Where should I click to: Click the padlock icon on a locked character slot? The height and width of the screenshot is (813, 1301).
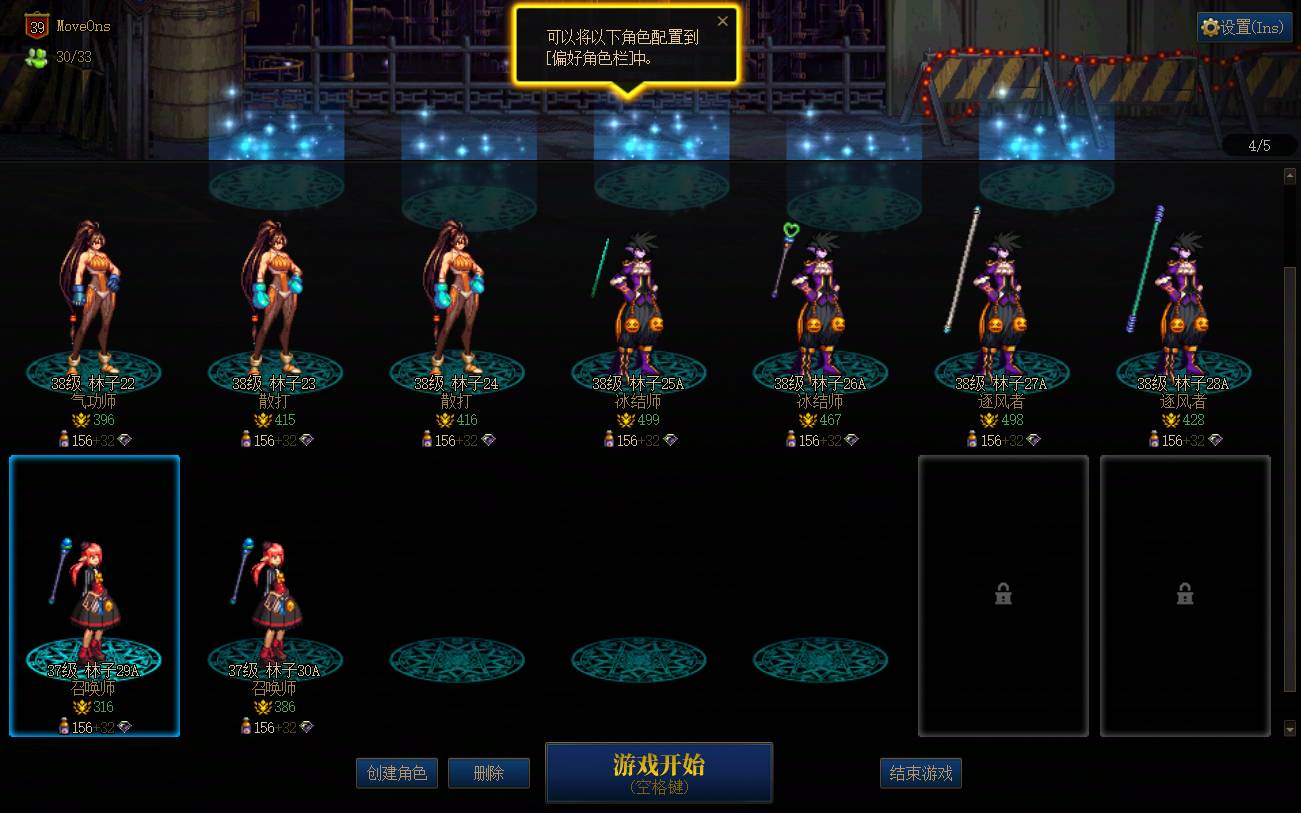(1003, 593)
